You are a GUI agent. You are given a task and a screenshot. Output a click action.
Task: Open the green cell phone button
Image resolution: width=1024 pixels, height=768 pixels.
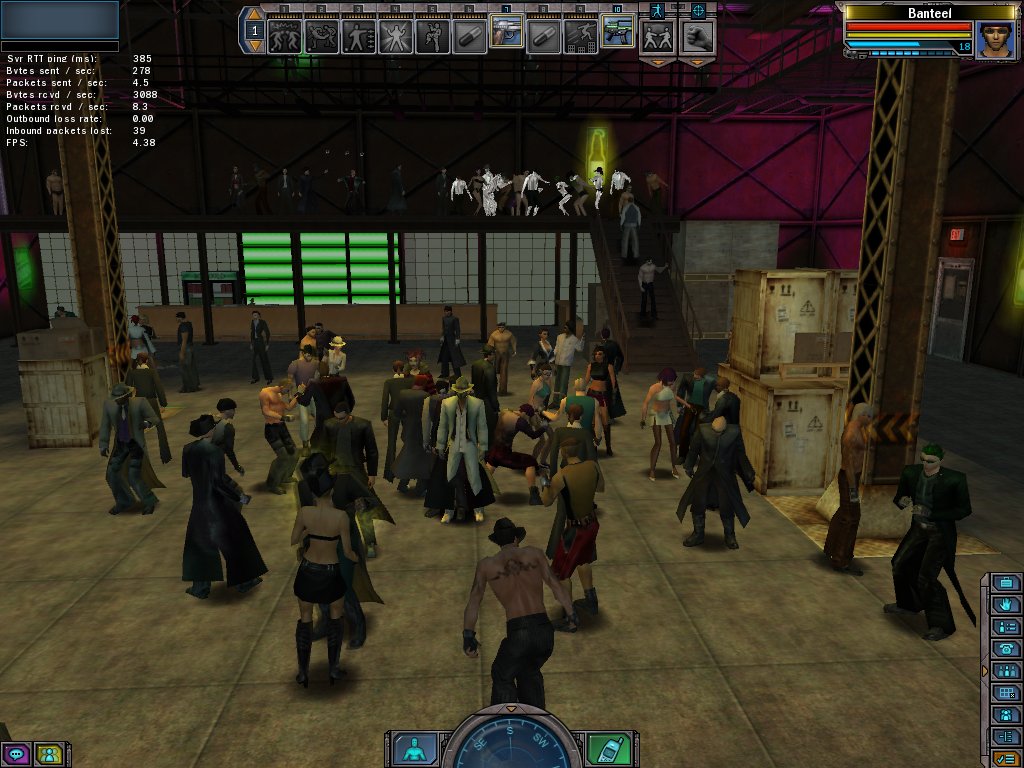pyautogui.click(x=605, y=748)
